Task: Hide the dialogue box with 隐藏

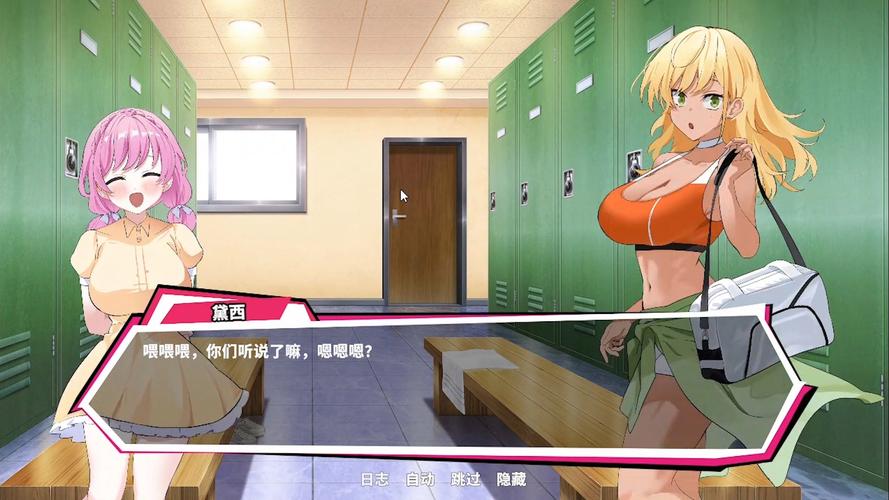Action: point(512,480)
